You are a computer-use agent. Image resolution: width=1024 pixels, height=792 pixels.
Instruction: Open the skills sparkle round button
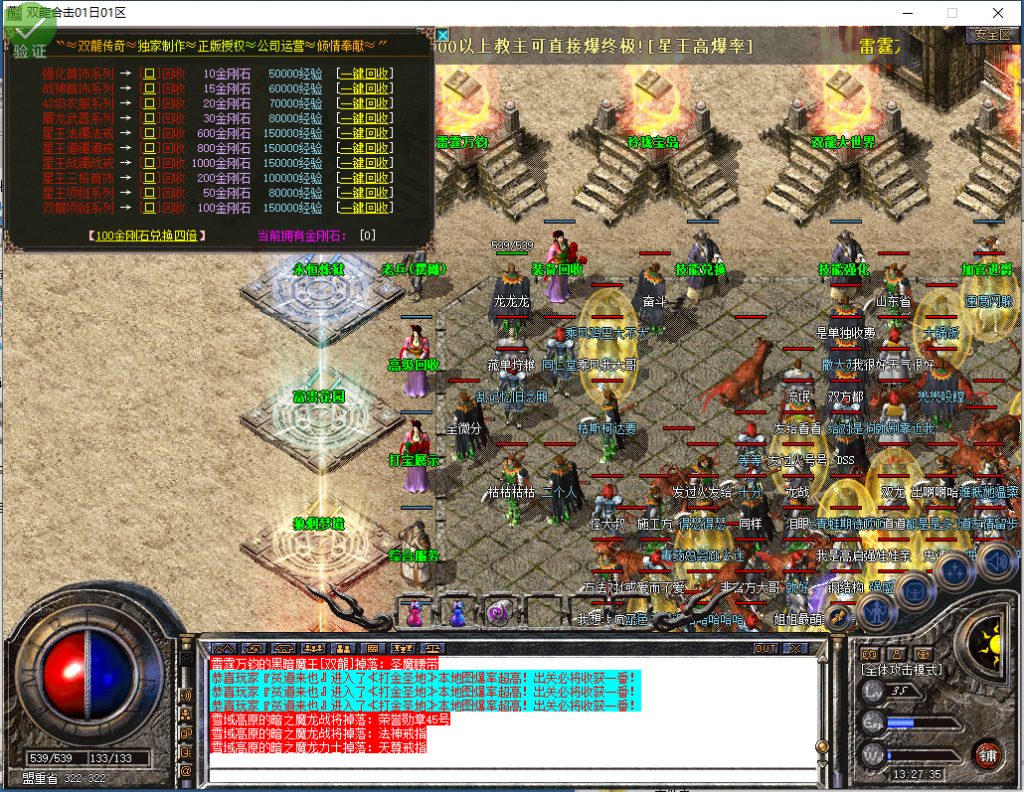(955, 571)
